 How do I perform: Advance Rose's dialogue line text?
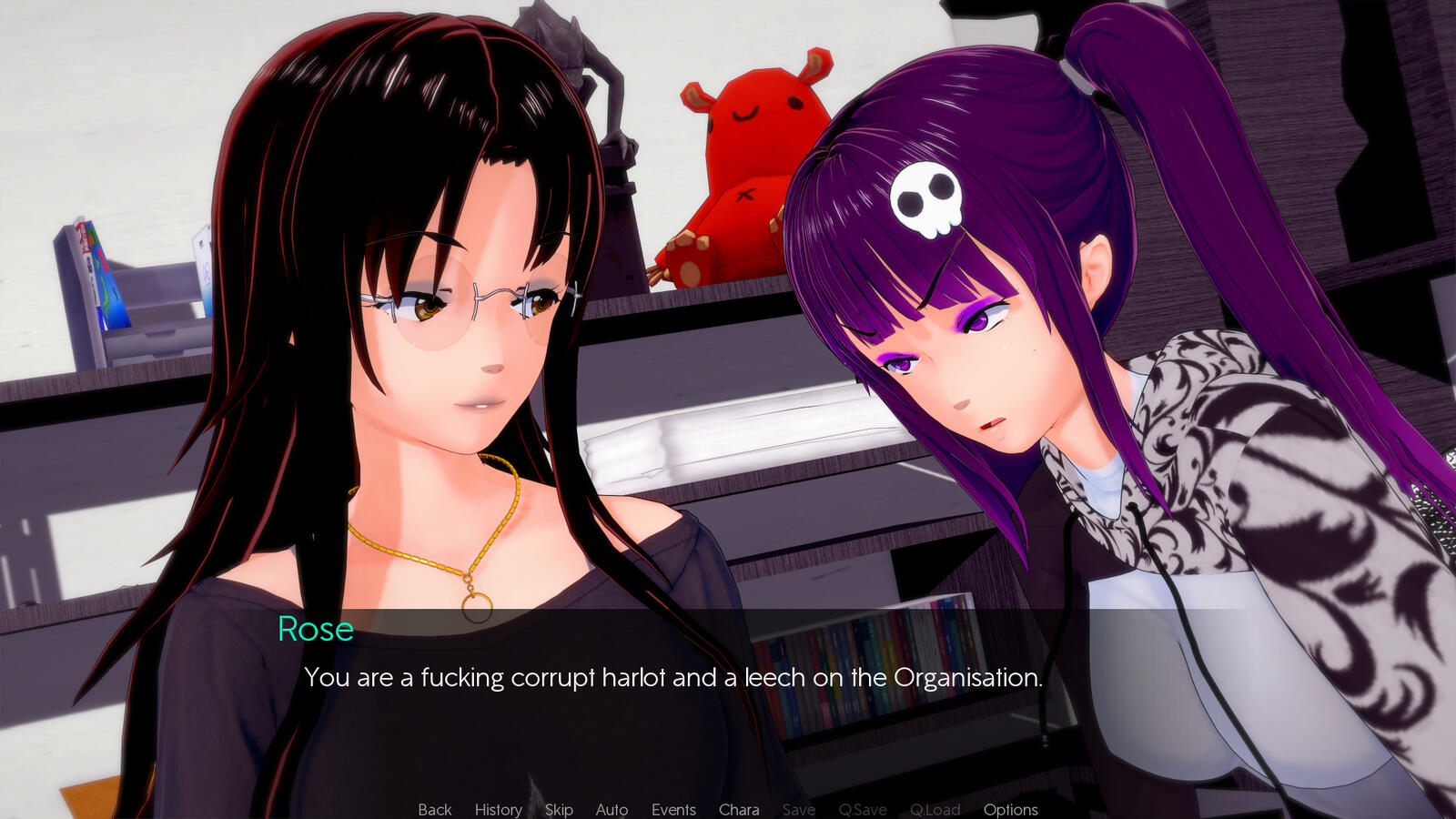click(672, 677)
